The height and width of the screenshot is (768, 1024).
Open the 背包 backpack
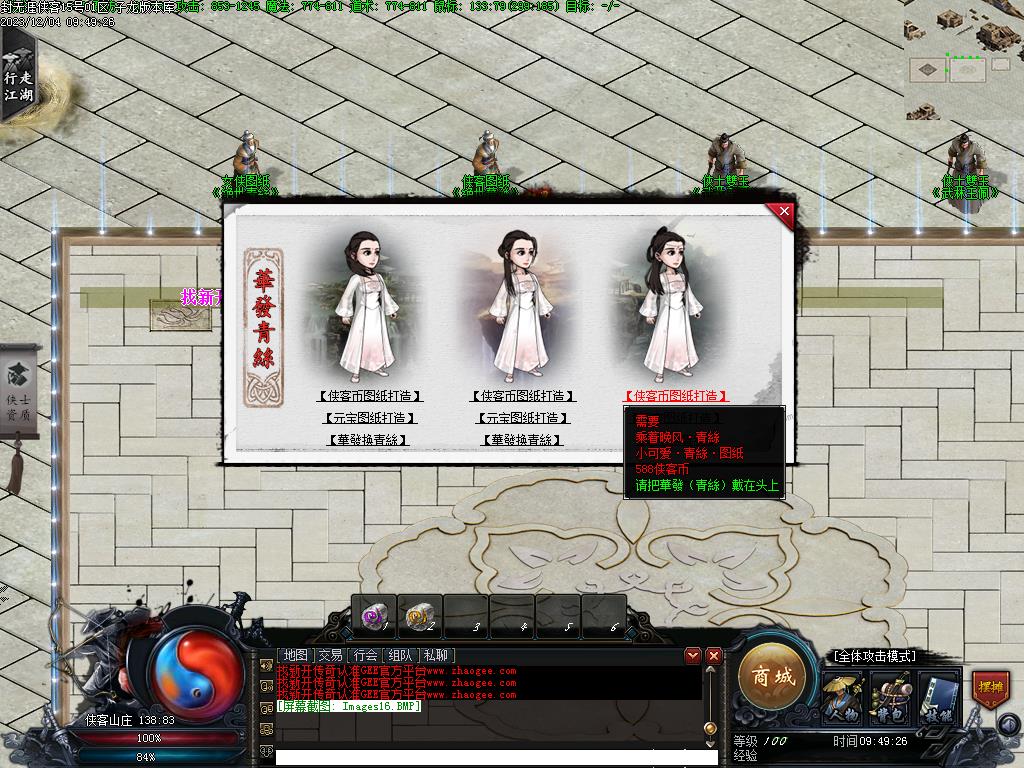(x=889, y=697)
